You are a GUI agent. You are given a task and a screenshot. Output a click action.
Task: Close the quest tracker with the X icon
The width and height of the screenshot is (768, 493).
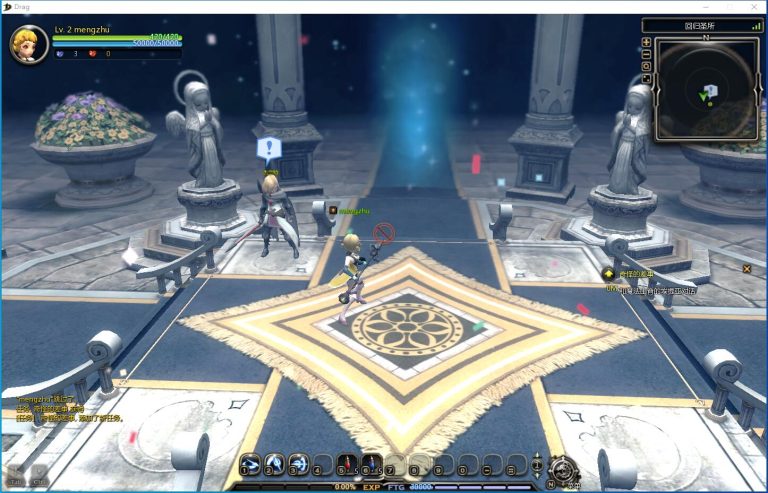[746, 268]
